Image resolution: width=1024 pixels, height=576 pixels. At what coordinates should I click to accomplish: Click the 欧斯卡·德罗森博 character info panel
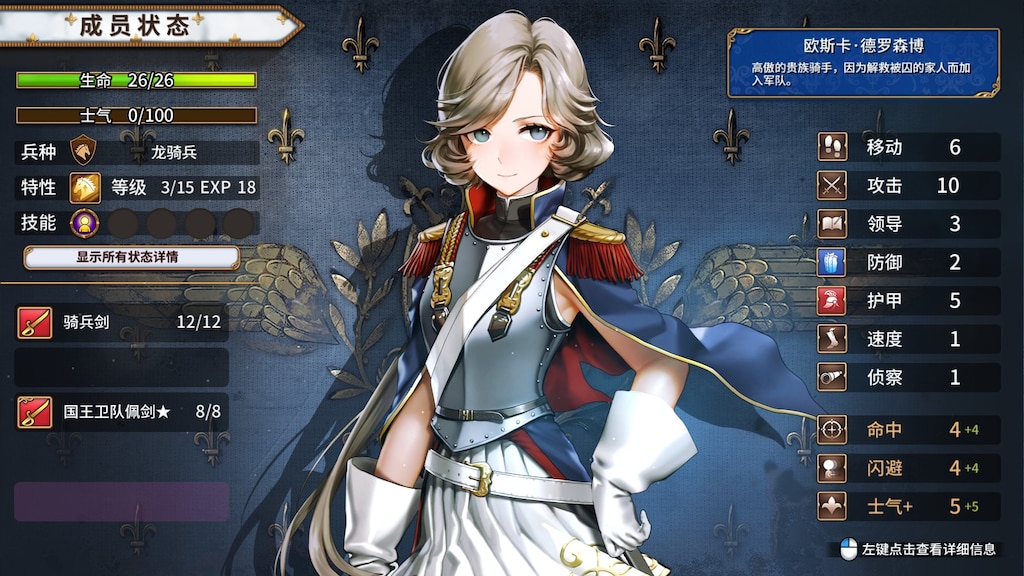coord(863,62)
